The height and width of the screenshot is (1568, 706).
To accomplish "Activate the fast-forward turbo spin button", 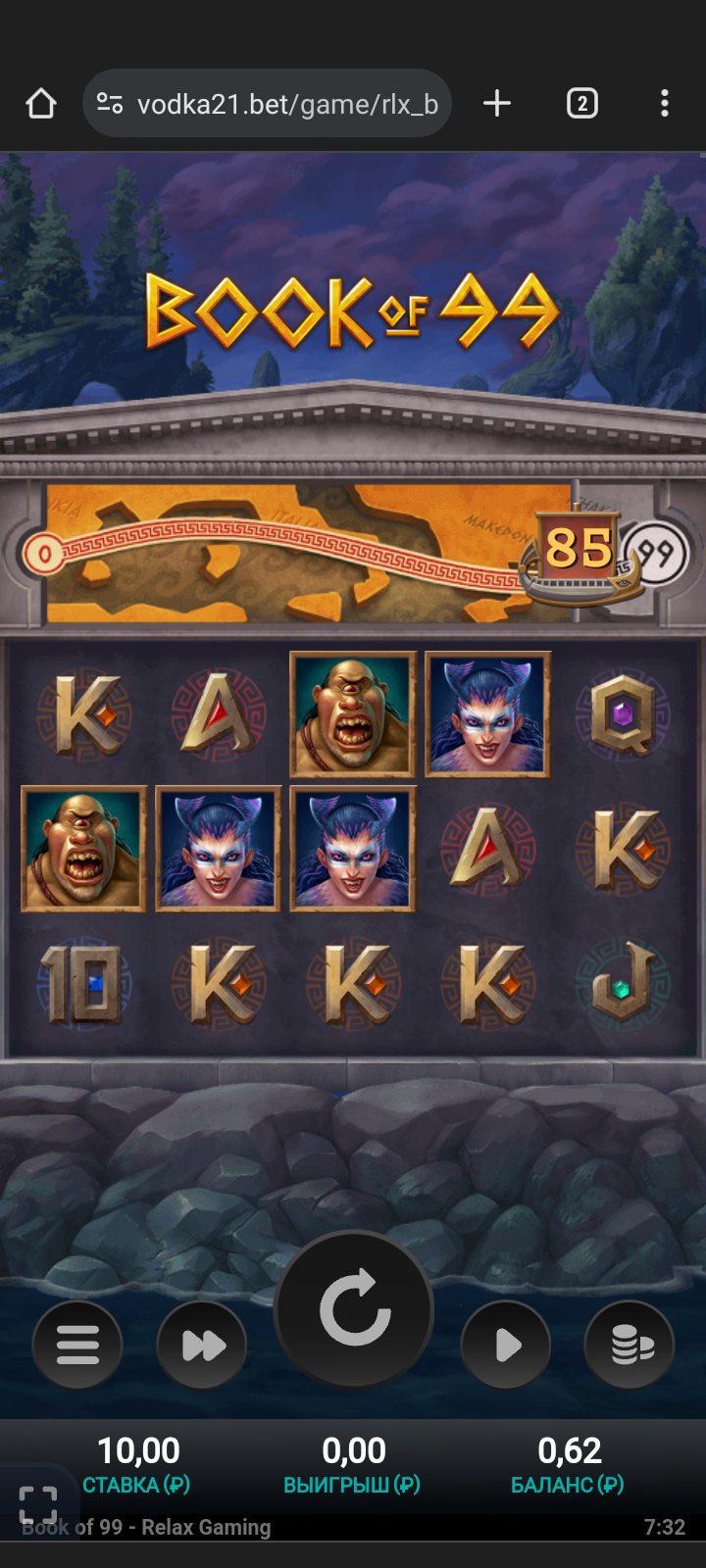I will tap(203, 1345).
